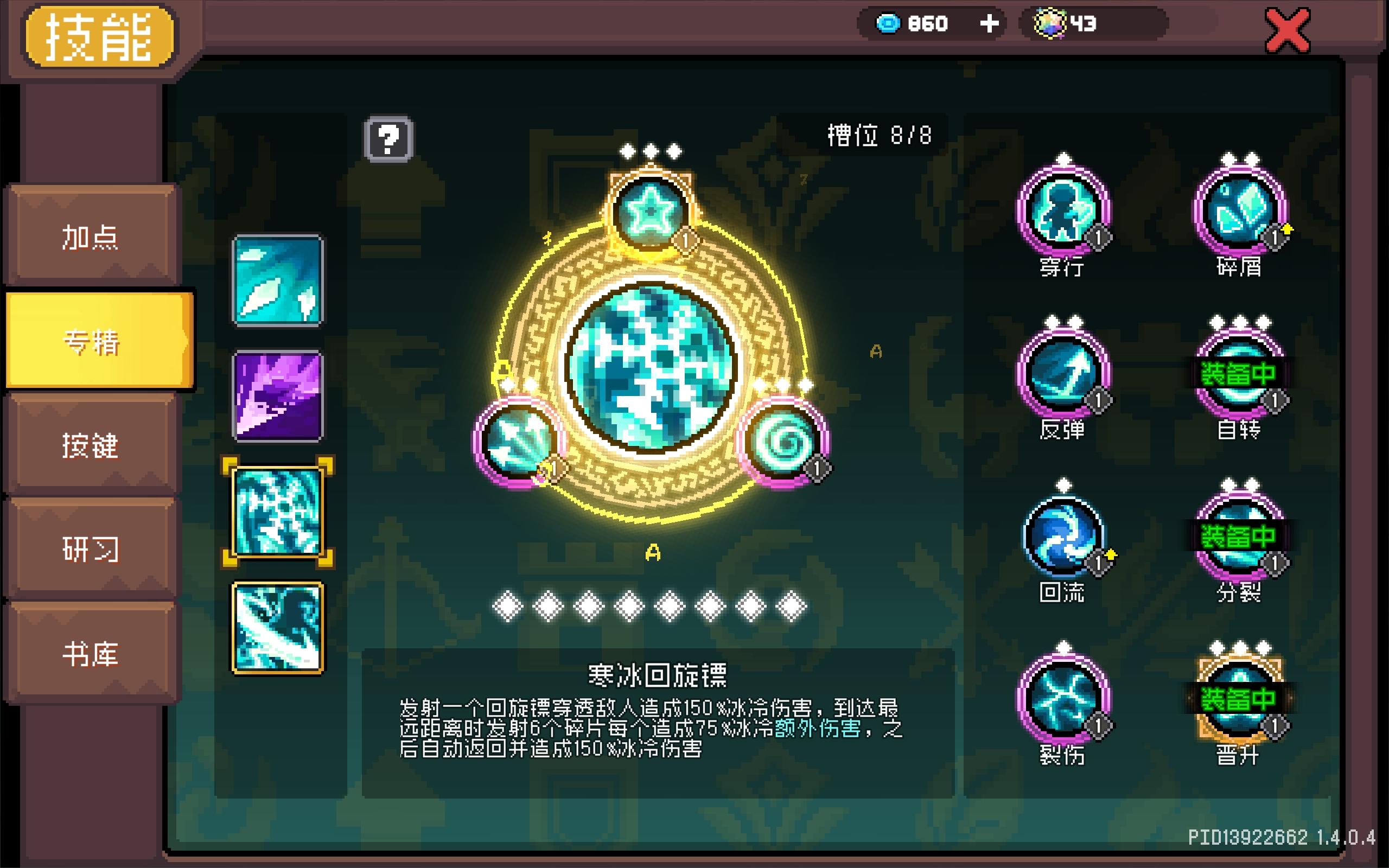Click the 反弹 perk icon

pyautogui.click(x=1065, y=376)
